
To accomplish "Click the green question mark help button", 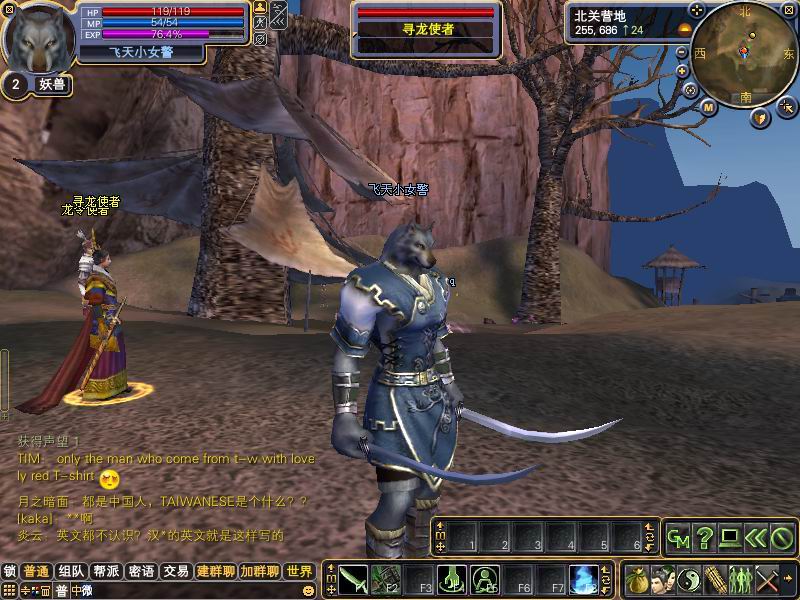I will coord(704,538).
